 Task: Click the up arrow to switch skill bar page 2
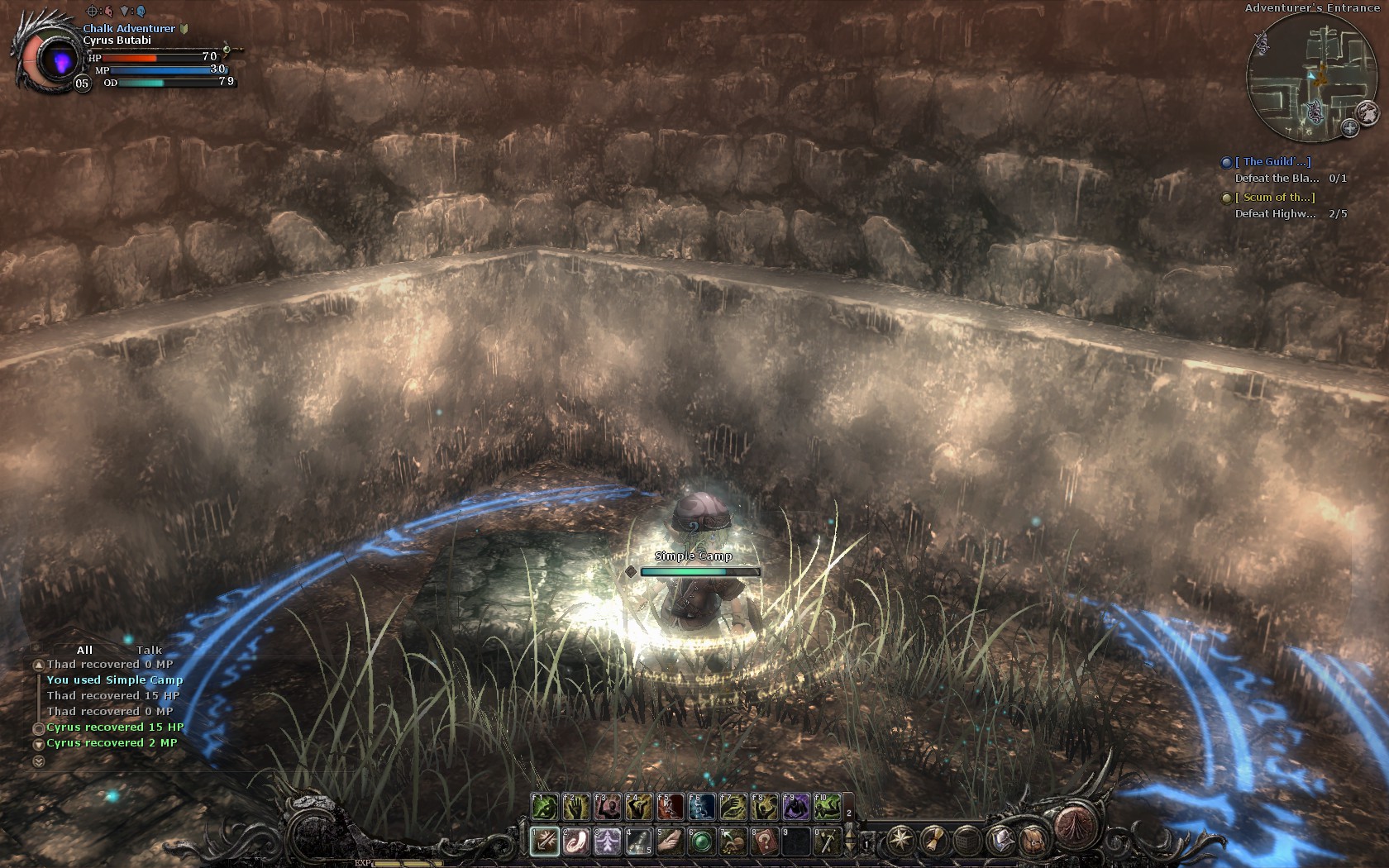coord(851,832)
